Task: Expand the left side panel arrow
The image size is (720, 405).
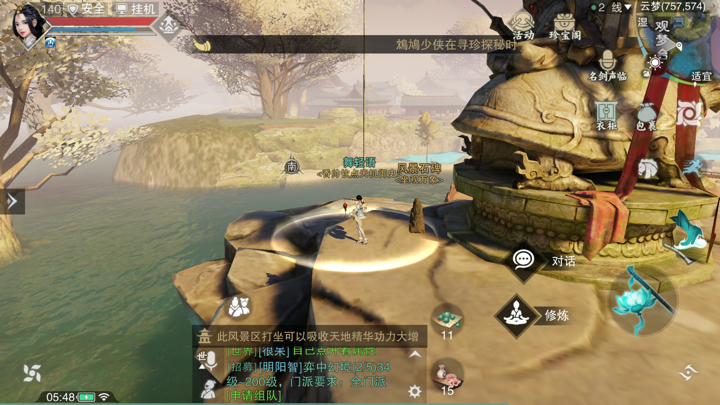Action: (12, 201)
